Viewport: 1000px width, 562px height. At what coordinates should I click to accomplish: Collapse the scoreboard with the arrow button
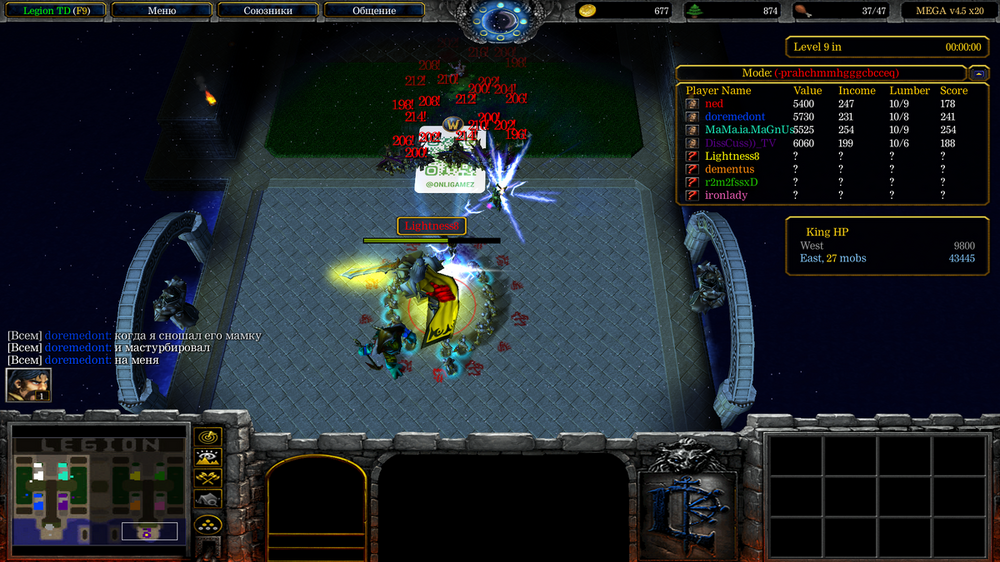(978, 73)
